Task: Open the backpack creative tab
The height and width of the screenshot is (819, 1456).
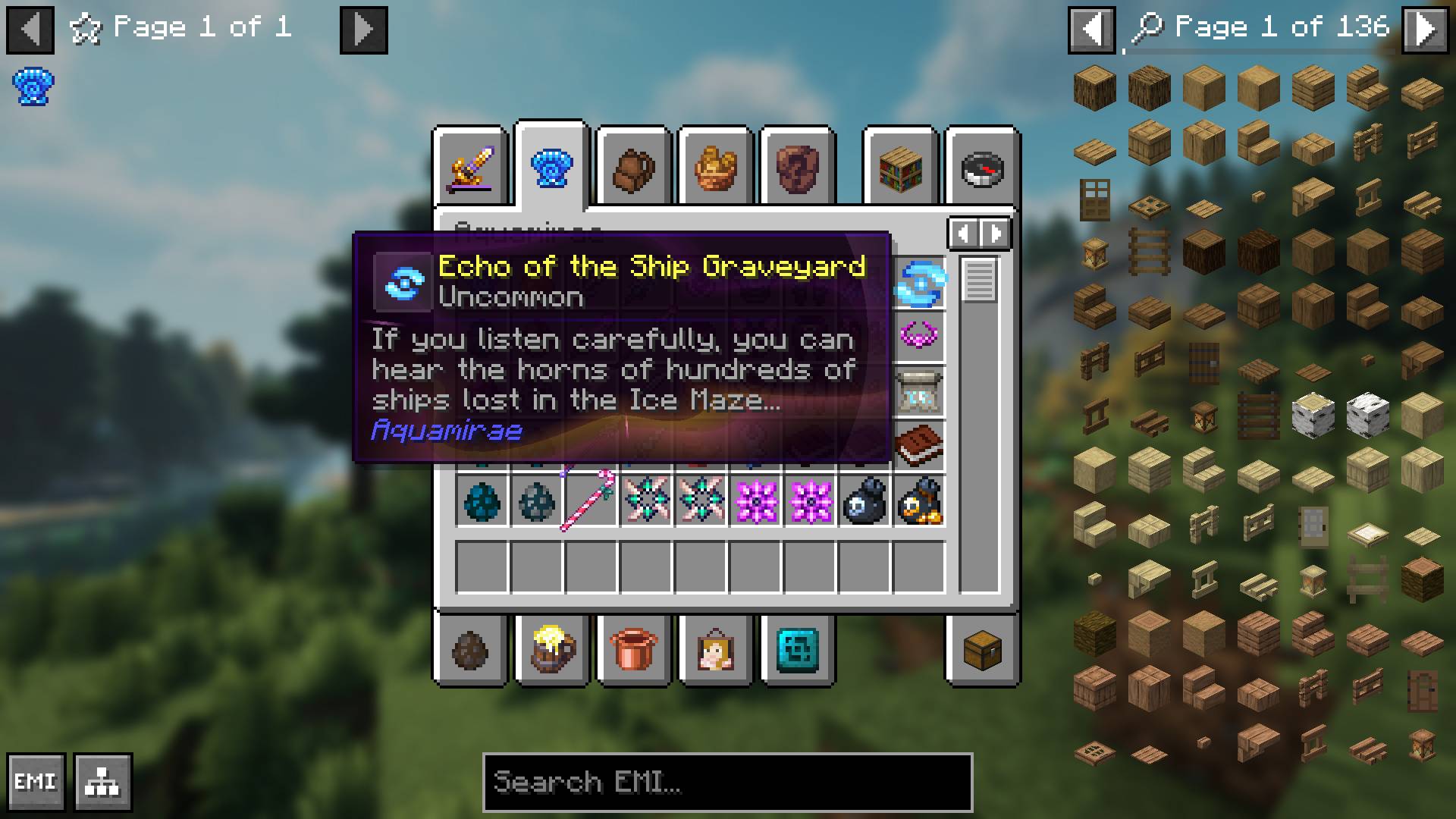Action: tap(633, 168)
